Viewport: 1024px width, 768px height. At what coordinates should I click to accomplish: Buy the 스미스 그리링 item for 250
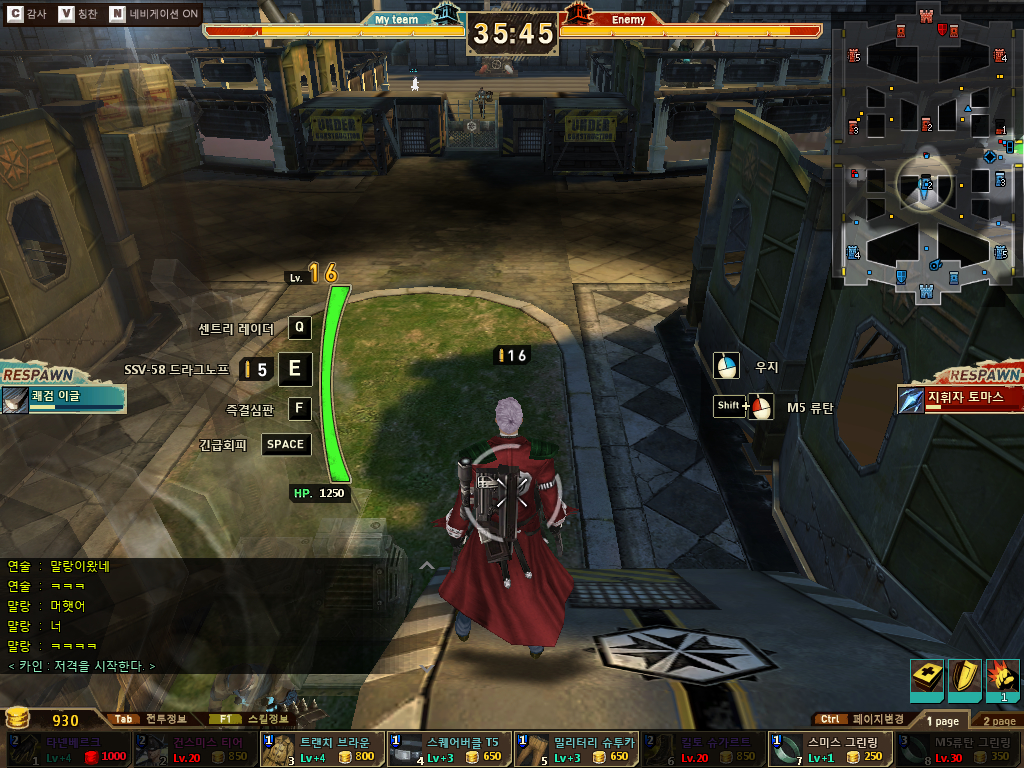(x=829, y=749)
